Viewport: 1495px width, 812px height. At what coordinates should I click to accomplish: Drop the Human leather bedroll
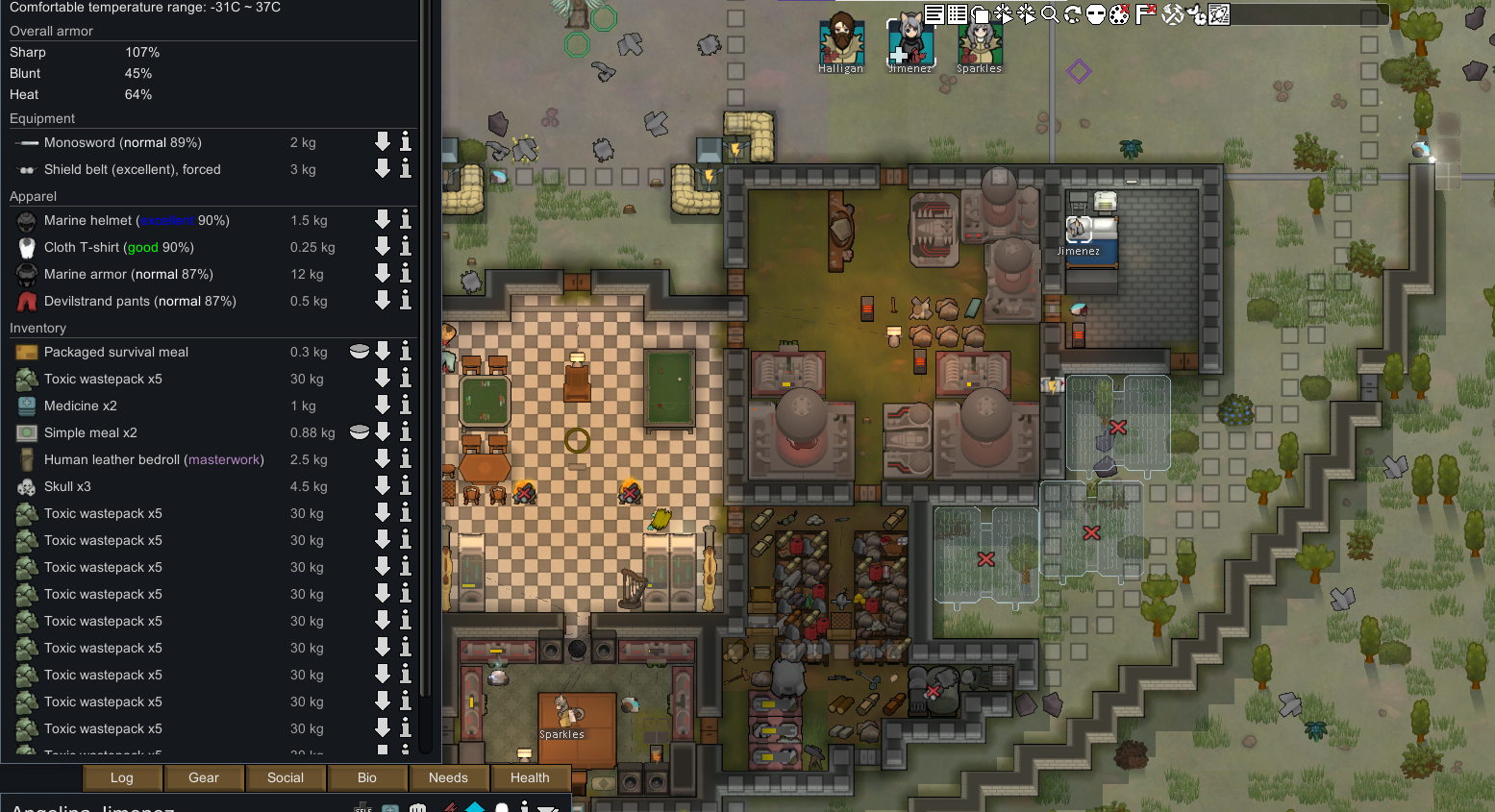click(x=383, y=459)
